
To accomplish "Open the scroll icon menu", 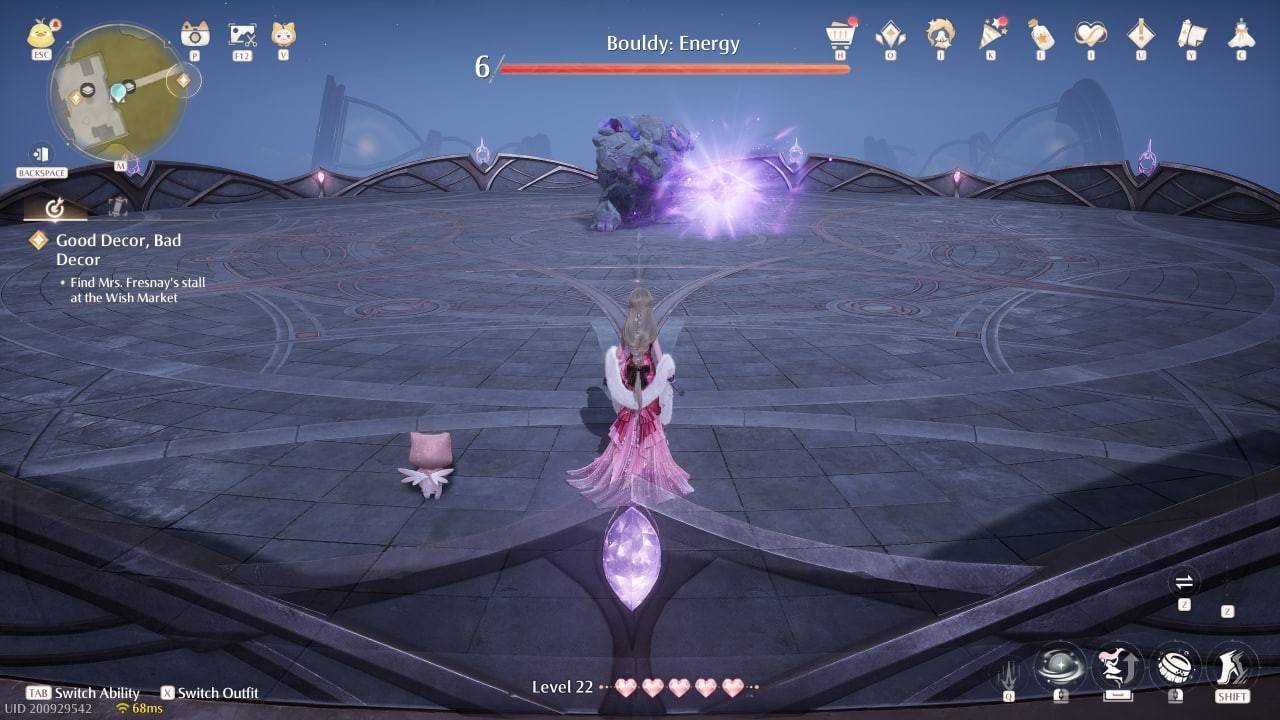I will click(1191, 35).
